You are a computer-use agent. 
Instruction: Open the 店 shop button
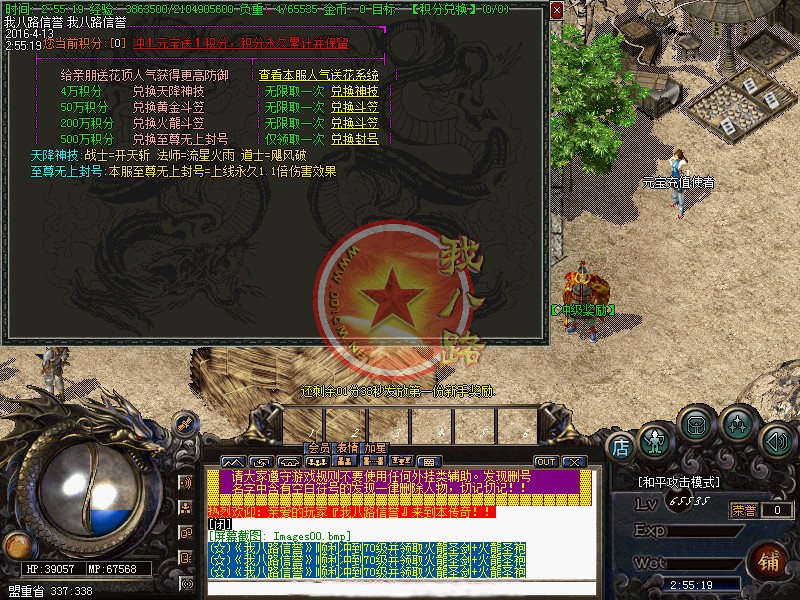coord(620,444)
